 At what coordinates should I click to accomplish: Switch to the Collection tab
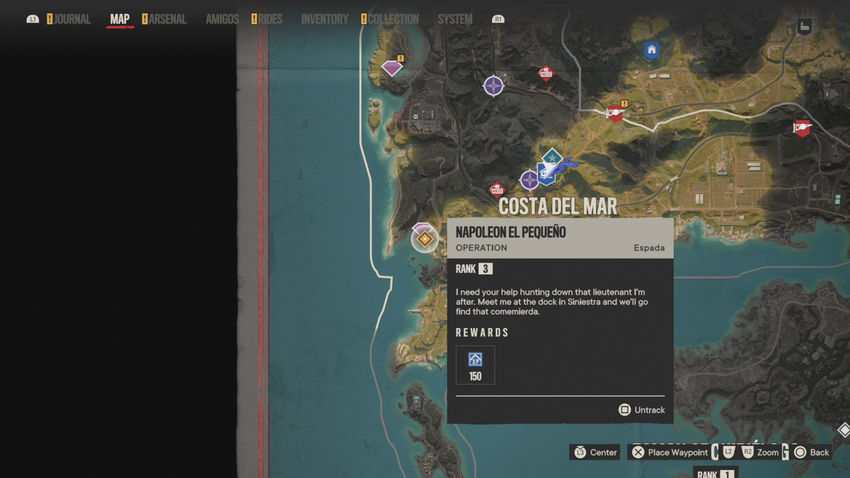click(x=395, y=19)
